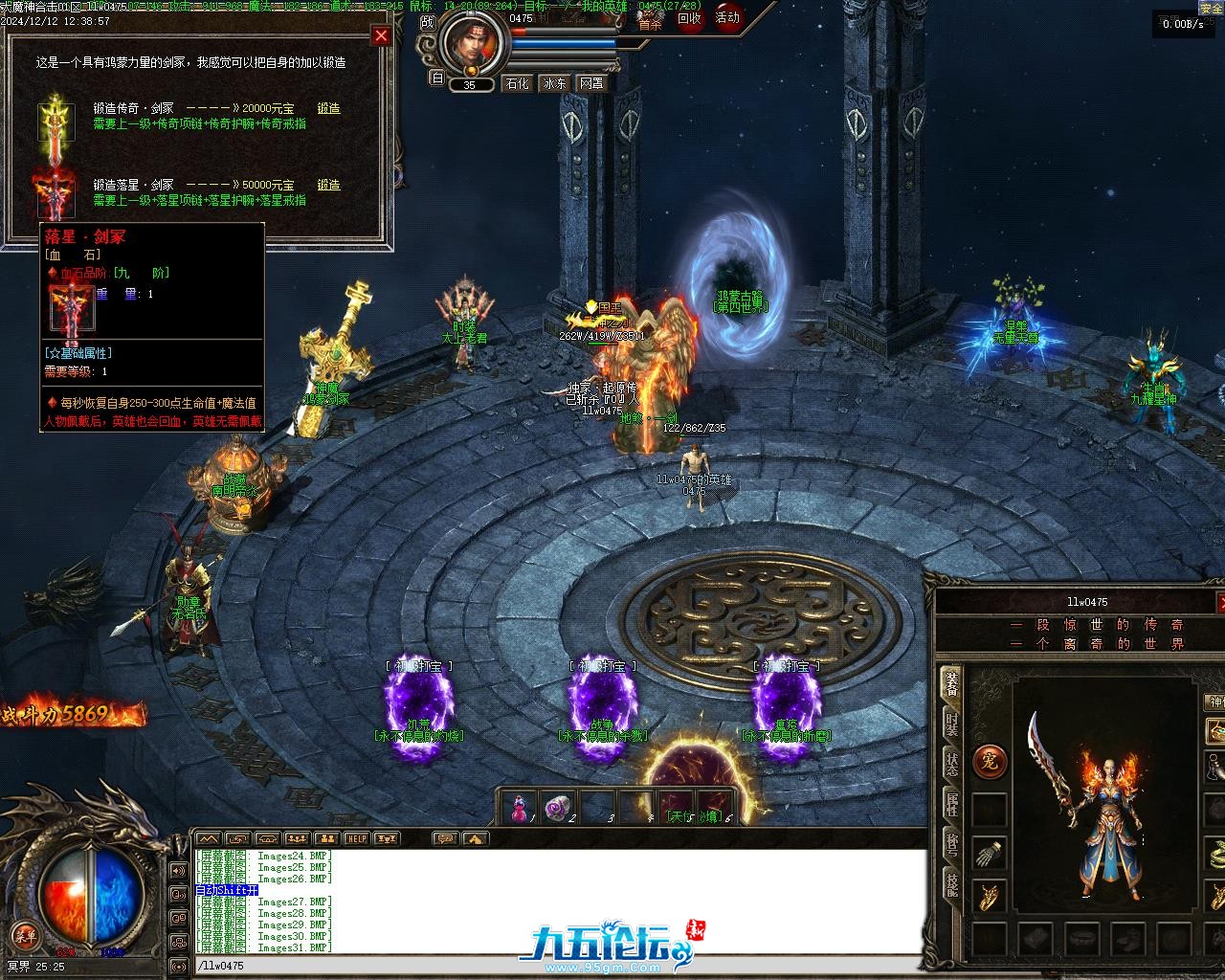The height and width of the screenshot is (980, 1225).
Task: Show the 技能 skills tab
Action: 951,884
